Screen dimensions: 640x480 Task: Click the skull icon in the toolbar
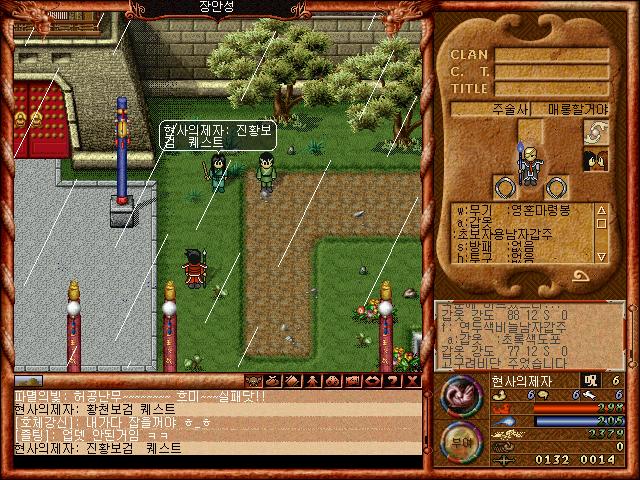pos(253,381)
